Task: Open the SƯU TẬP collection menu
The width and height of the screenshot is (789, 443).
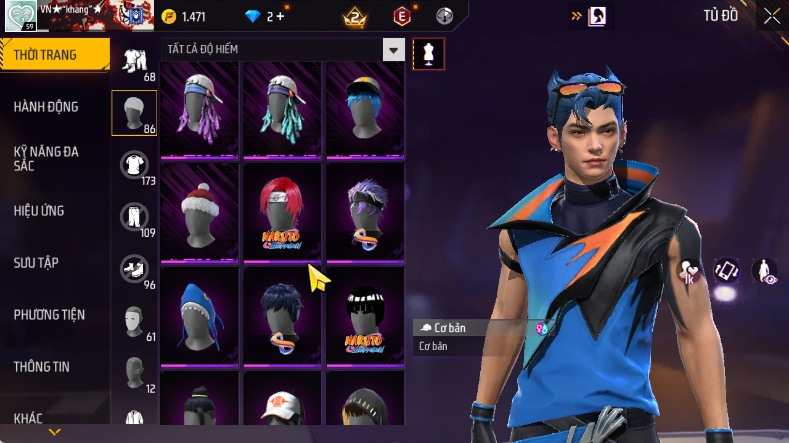Action: pos(36,263)
